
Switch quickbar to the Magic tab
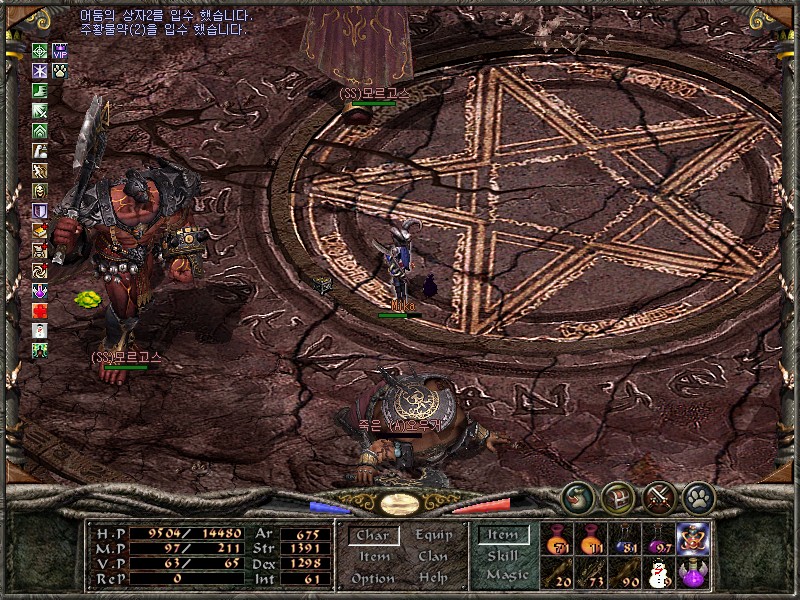tap(506, 575)
